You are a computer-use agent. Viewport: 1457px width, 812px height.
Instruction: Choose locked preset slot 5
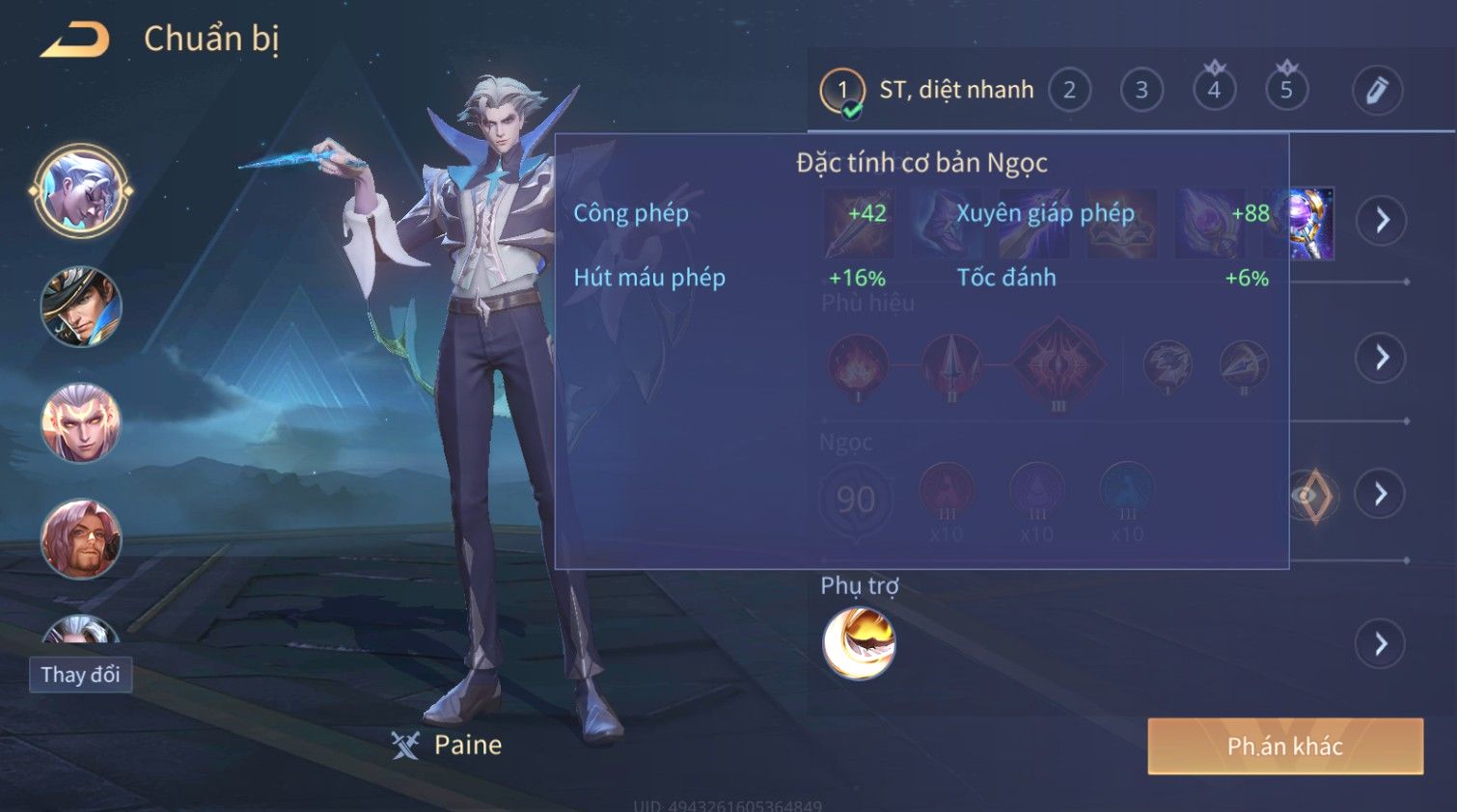pos(1286,91)
